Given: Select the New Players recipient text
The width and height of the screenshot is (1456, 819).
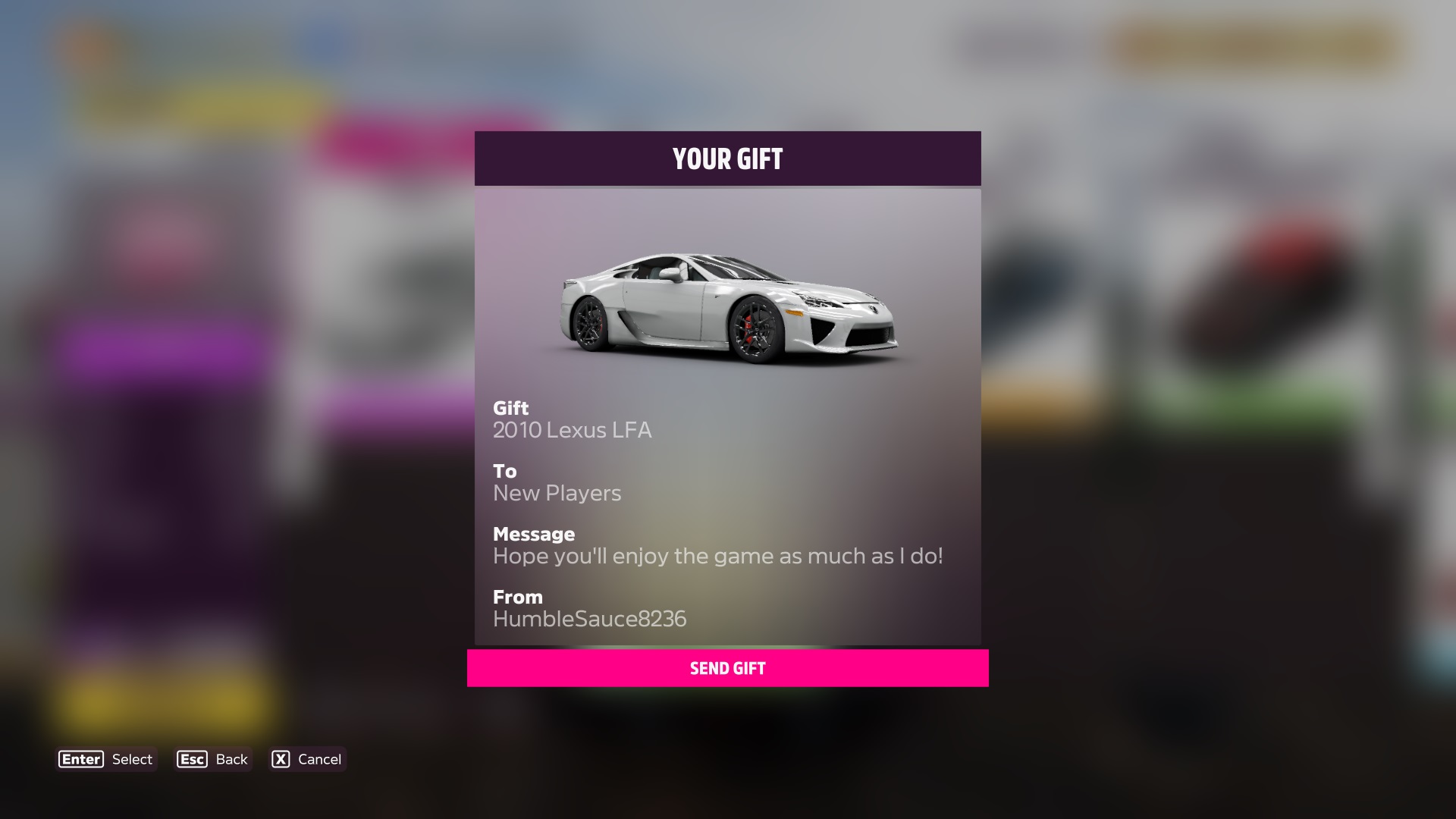Looking at the screenshot, I should coord(557,493).
